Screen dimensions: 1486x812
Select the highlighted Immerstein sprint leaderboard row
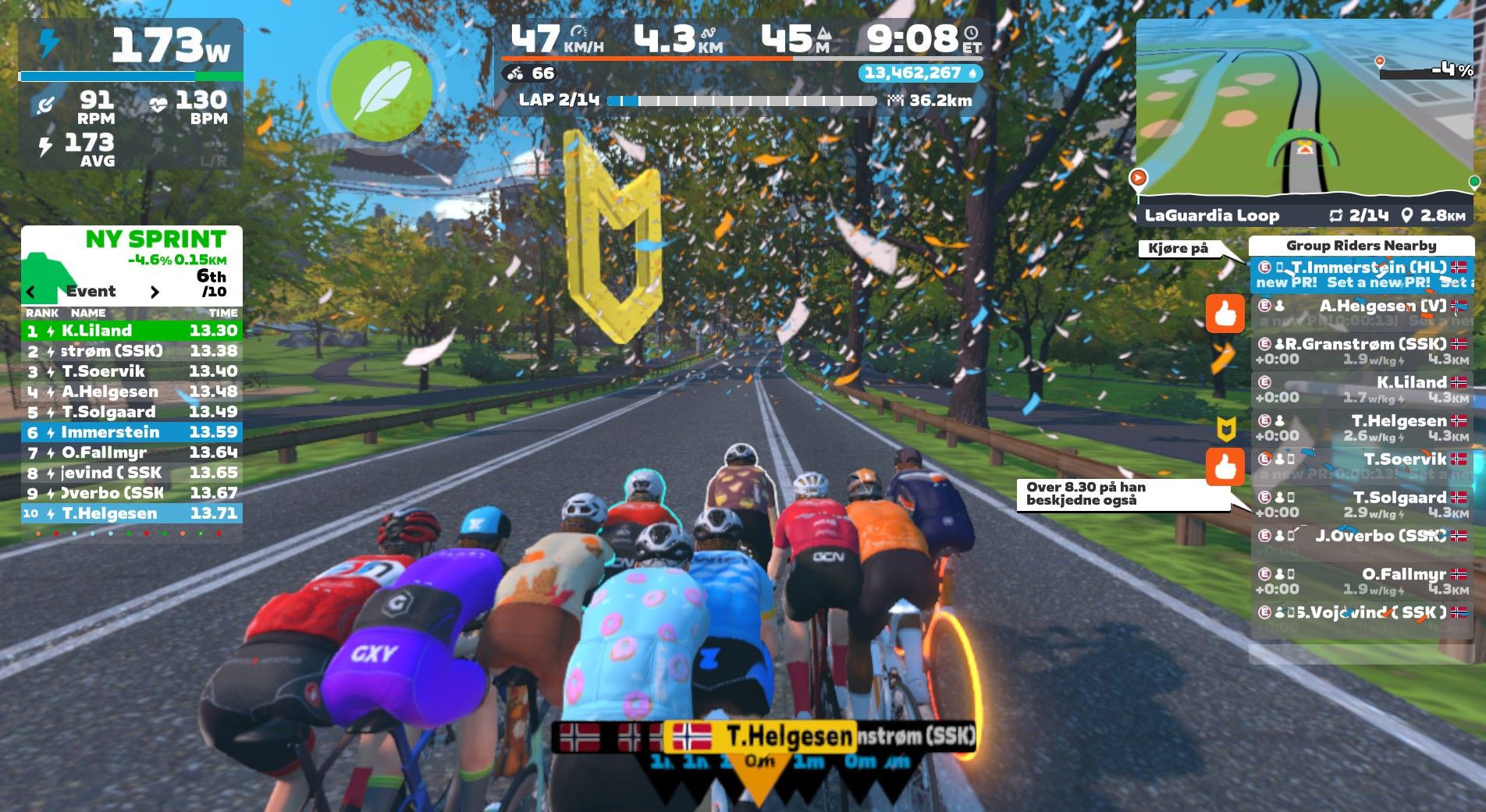[x=131, y=432]
